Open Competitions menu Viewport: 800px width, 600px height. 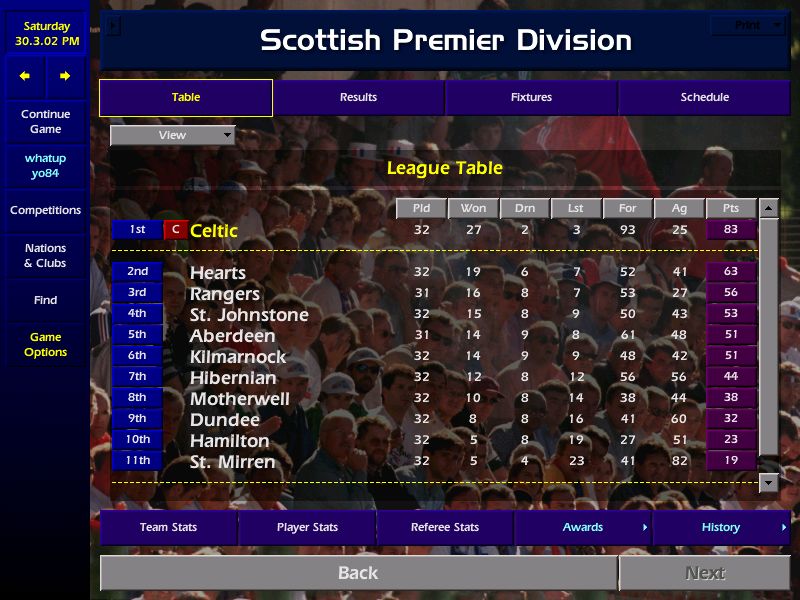pyautogui.click(x=45, y=211)
